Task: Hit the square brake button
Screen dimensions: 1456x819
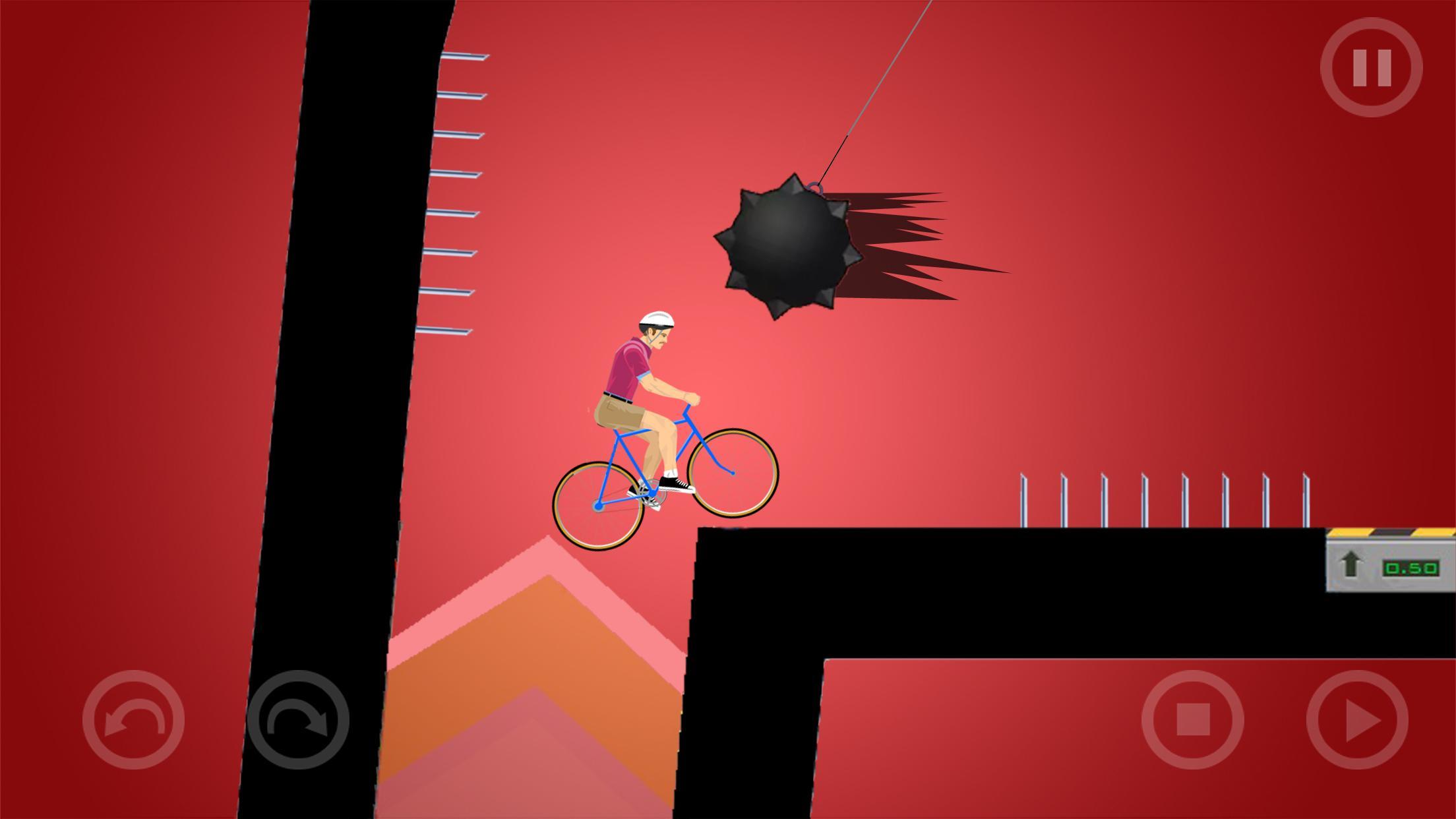Action: tap(1192, 719)
